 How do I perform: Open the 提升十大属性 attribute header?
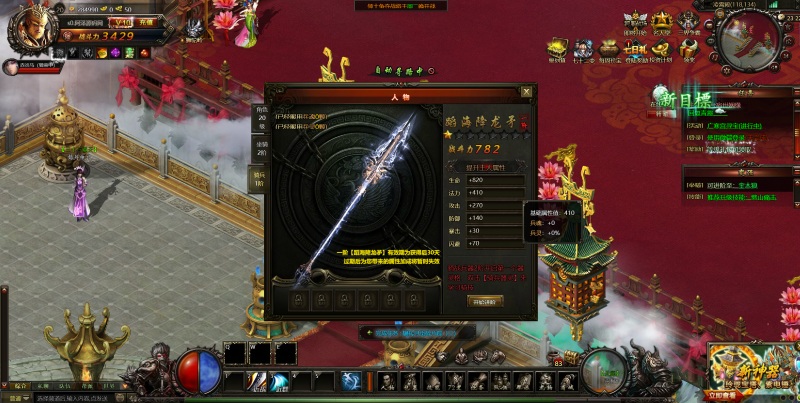pyautogui.click(x=486, y=166)
